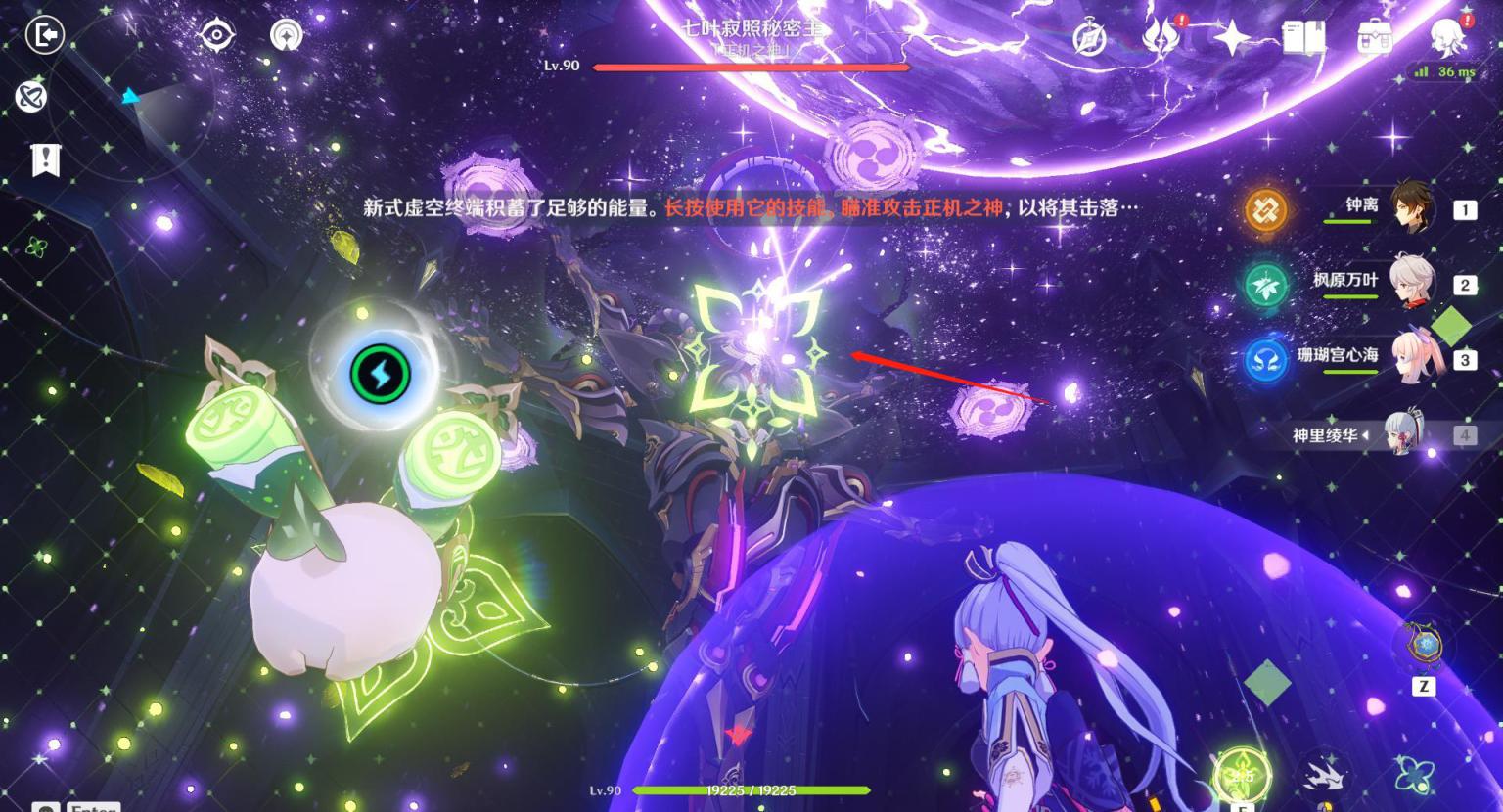Open the four-pointed star wish menu
Image resolution: width=1503 pixels, height=812 pixels.
(x=1232, y=38)
